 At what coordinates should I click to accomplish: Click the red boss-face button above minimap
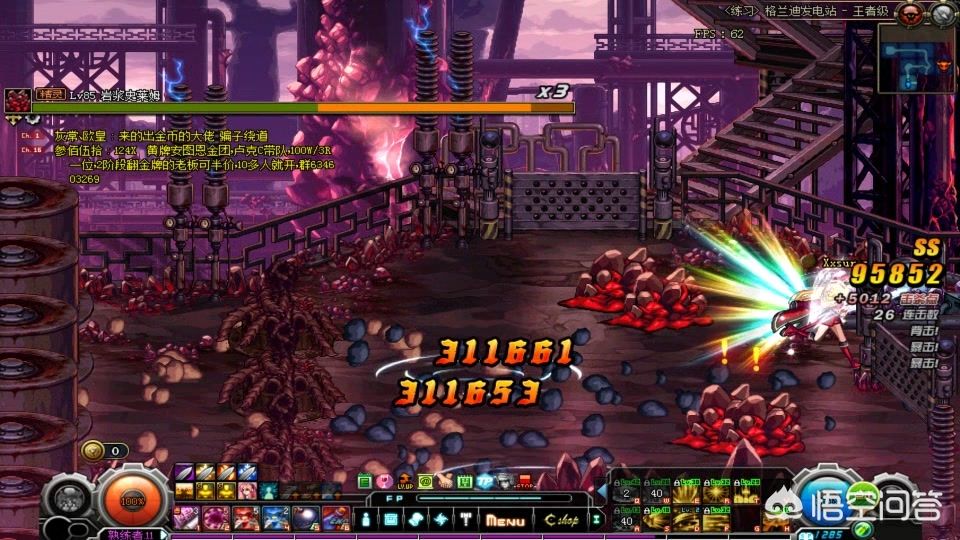pyautogui.click(x=907, y=12)
